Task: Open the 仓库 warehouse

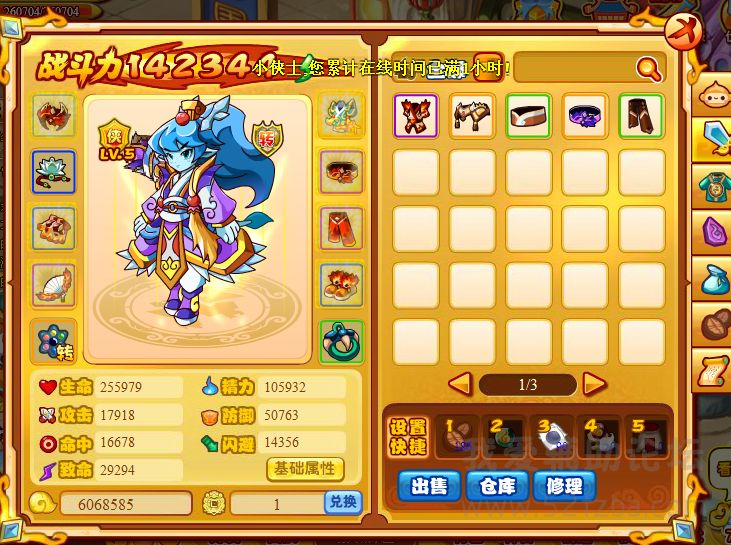Action: pos(496,486)
